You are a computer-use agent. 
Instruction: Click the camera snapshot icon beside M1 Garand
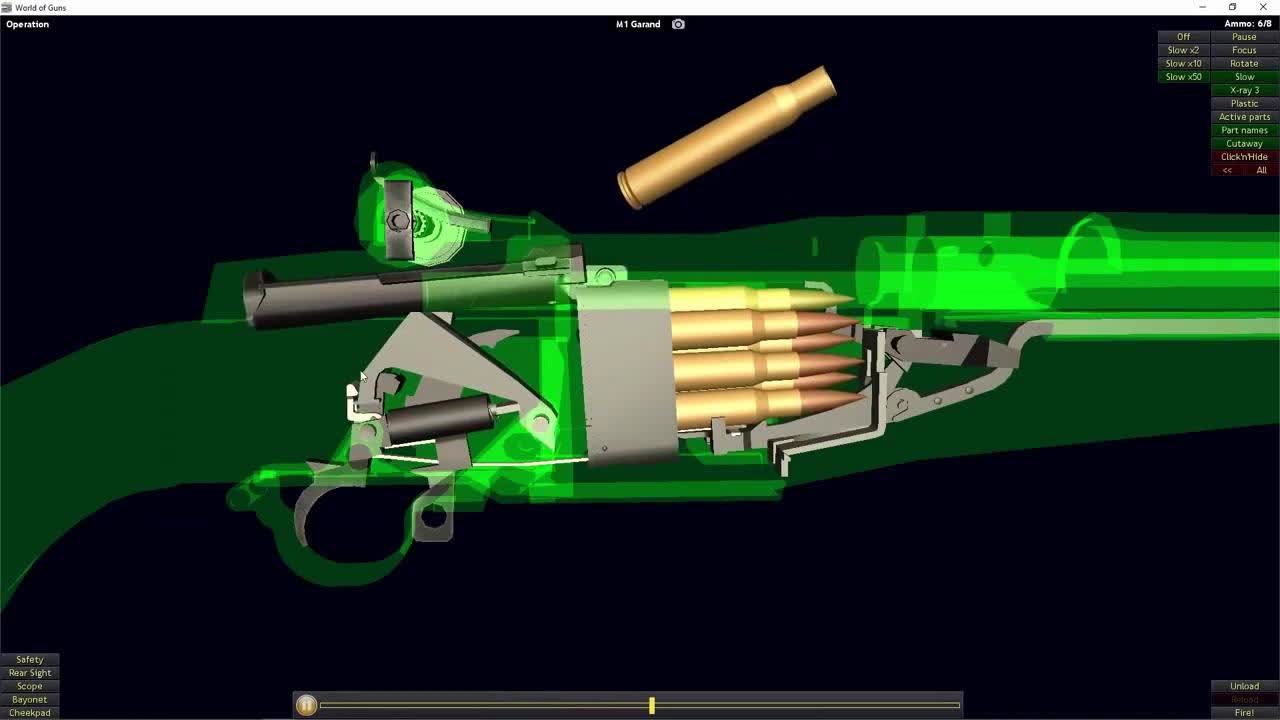678,24
